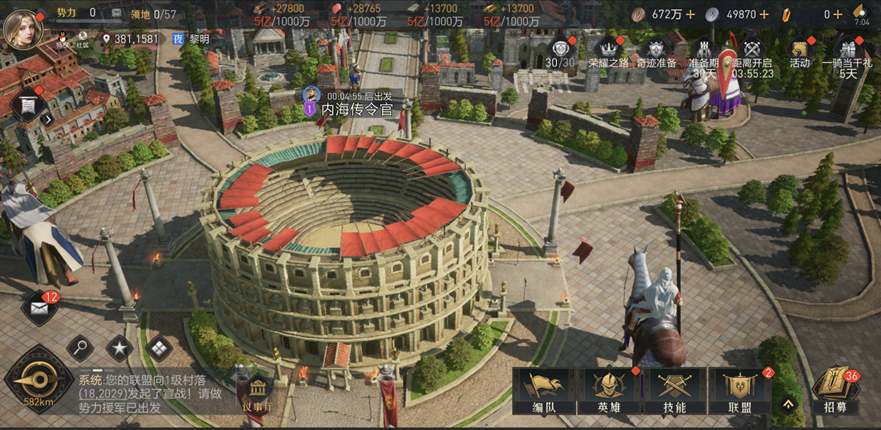Open the 英雄 heroes menu
Image resolution: width=881 pixels, height=430 pixels.
[610, 390]
